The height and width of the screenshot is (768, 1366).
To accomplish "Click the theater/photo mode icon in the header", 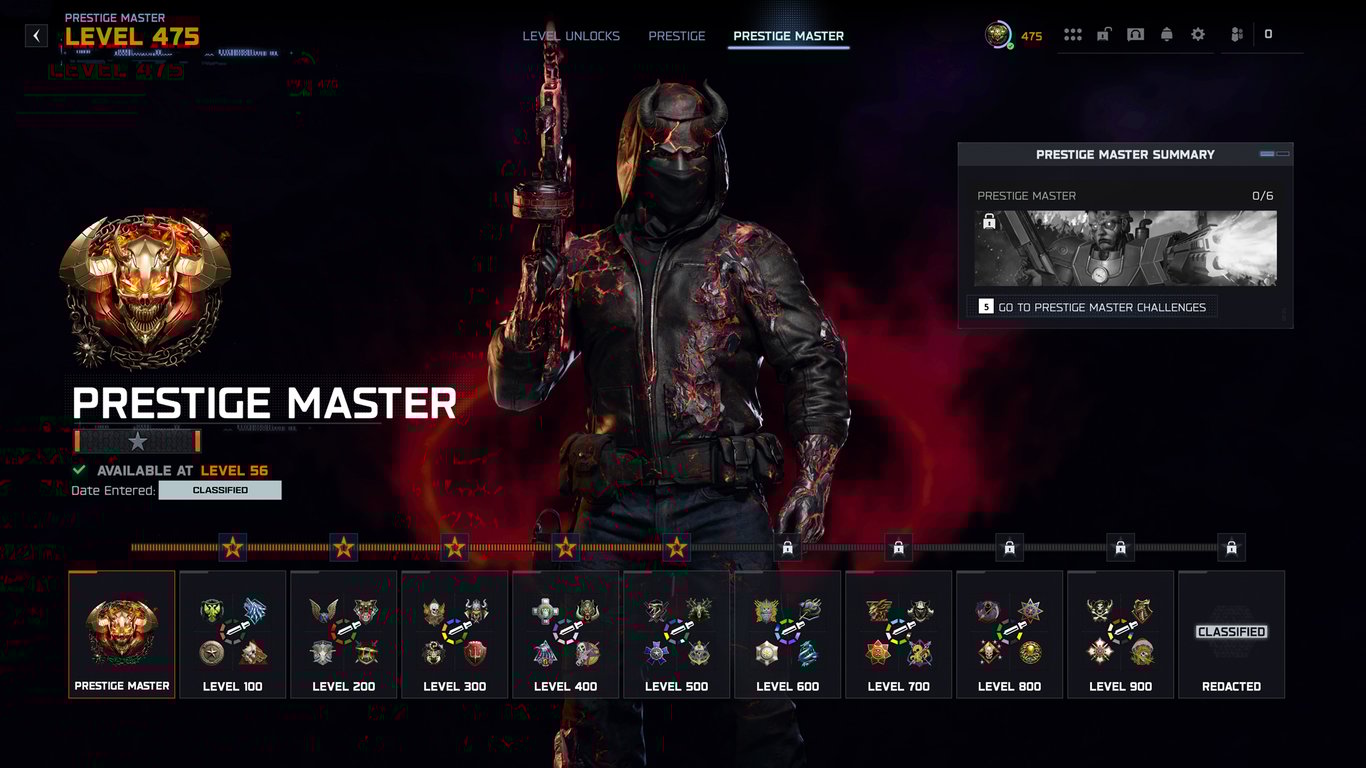I will 1135,34.
